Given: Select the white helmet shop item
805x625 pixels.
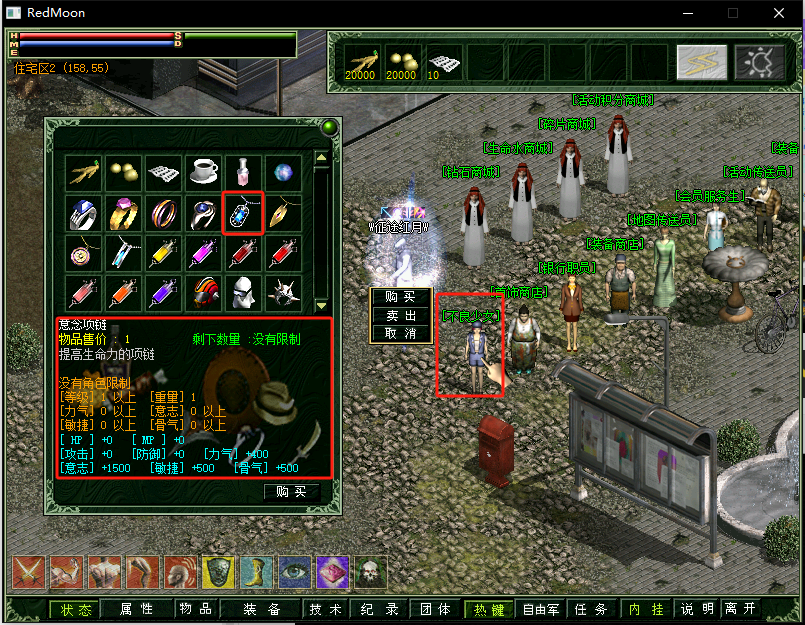Looking at the screenshot, I should pyautogui.click(x=243, y=292).
